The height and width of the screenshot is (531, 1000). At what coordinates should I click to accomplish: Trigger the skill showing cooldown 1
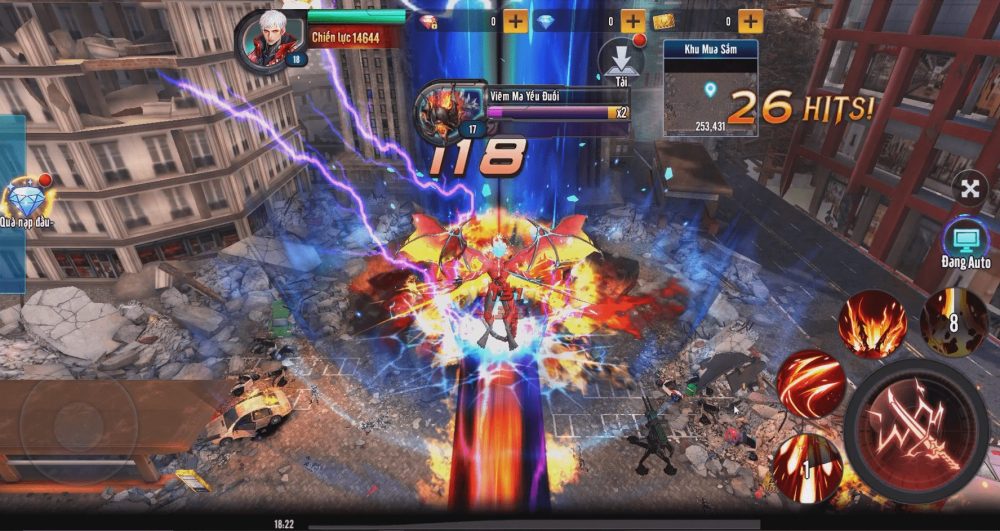[807, 466]
